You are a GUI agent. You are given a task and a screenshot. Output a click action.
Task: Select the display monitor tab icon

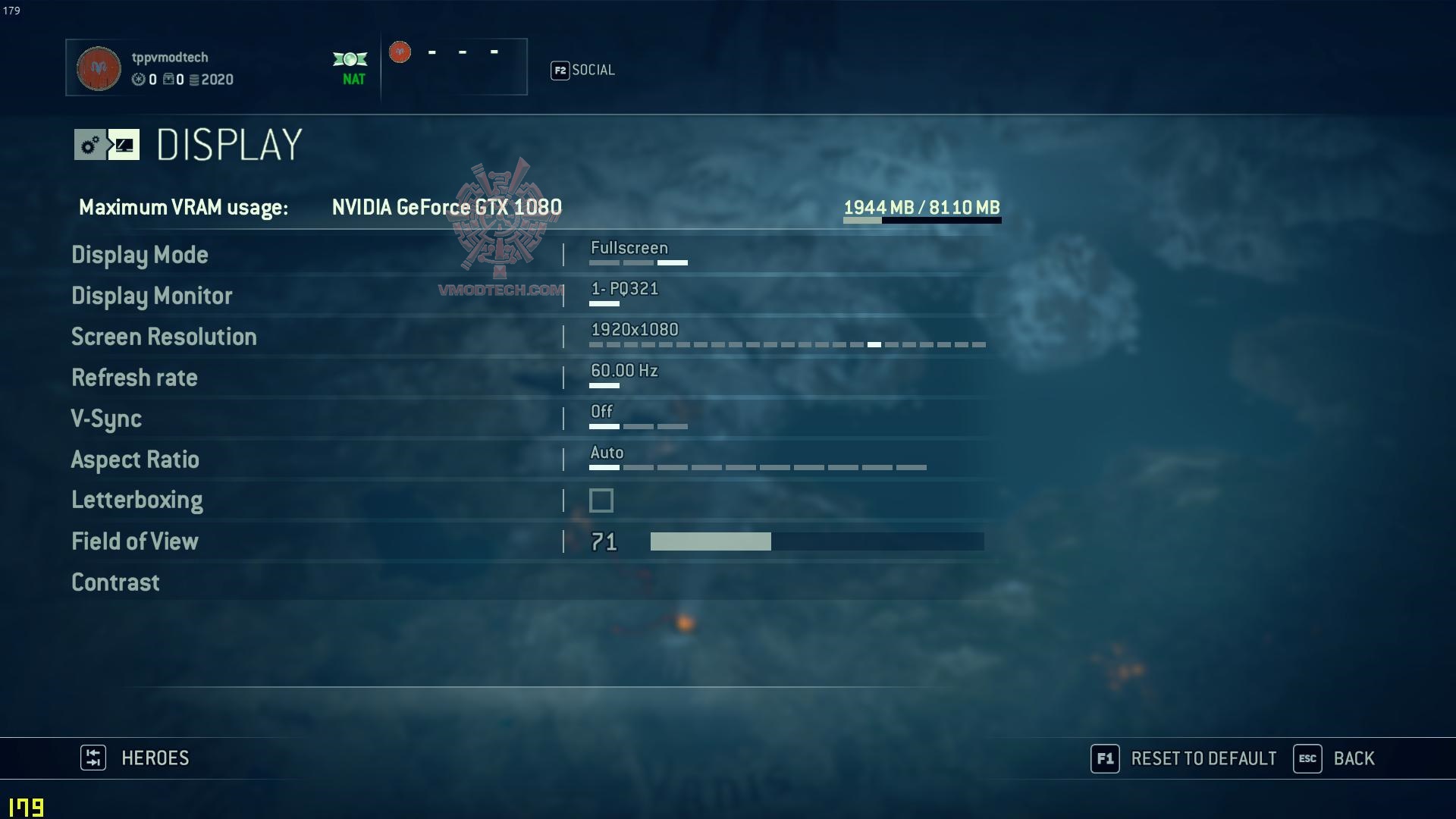click(x=124, y=145)
